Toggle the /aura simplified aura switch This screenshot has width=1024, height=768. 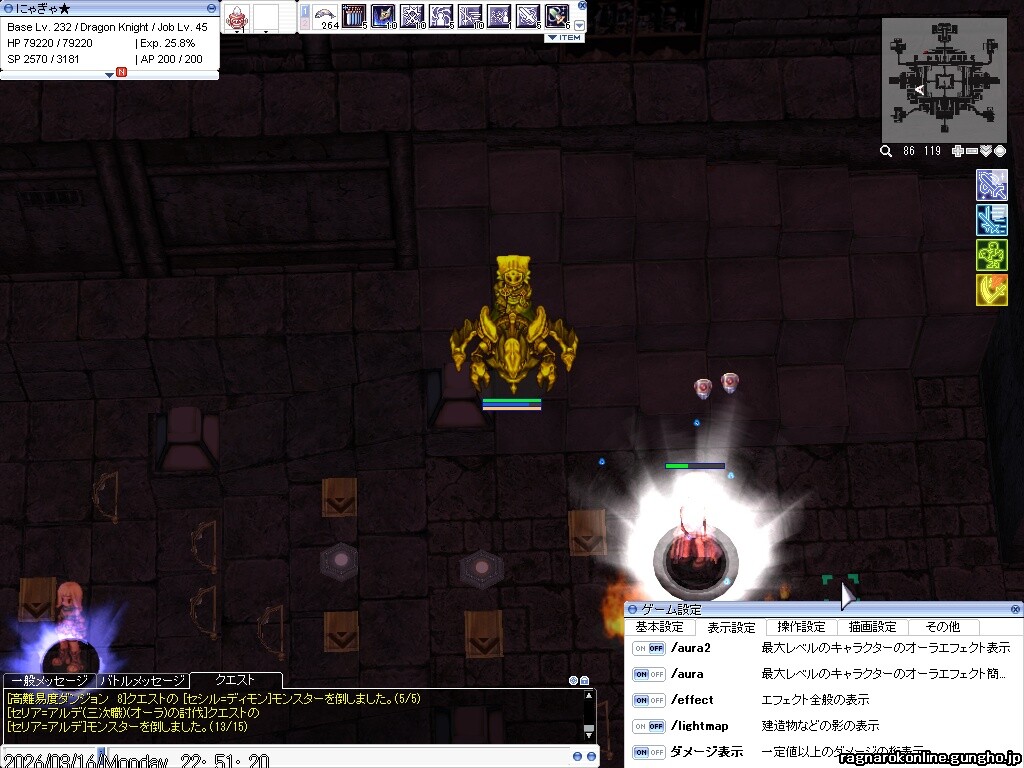coord(648,674)
